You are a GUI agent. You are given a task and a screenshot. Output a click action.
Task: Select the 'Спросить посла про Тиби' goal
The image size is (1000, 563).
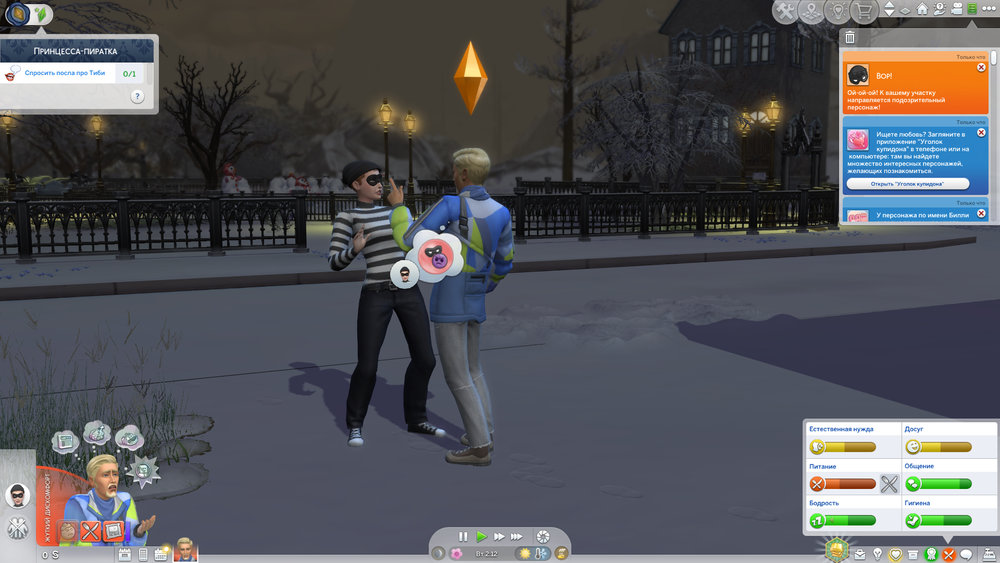66,73
